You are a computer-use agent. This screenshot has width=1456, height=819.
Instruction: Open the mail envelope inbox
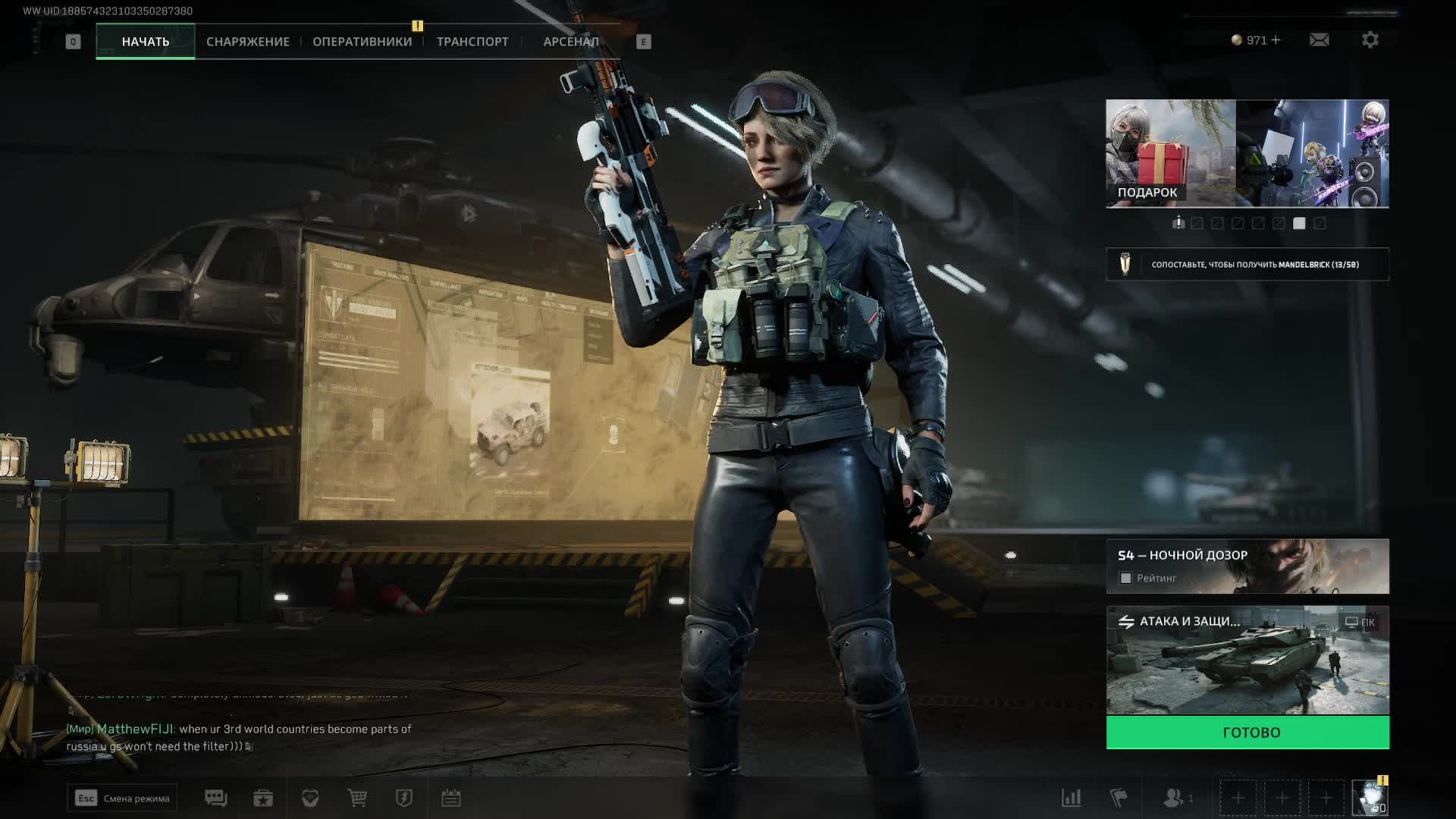[x=1319, y=39]
